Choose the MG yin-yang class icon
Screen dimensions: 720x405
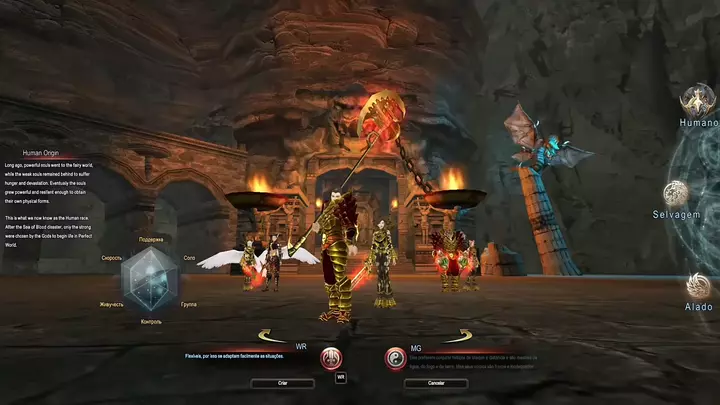[396, 358]
